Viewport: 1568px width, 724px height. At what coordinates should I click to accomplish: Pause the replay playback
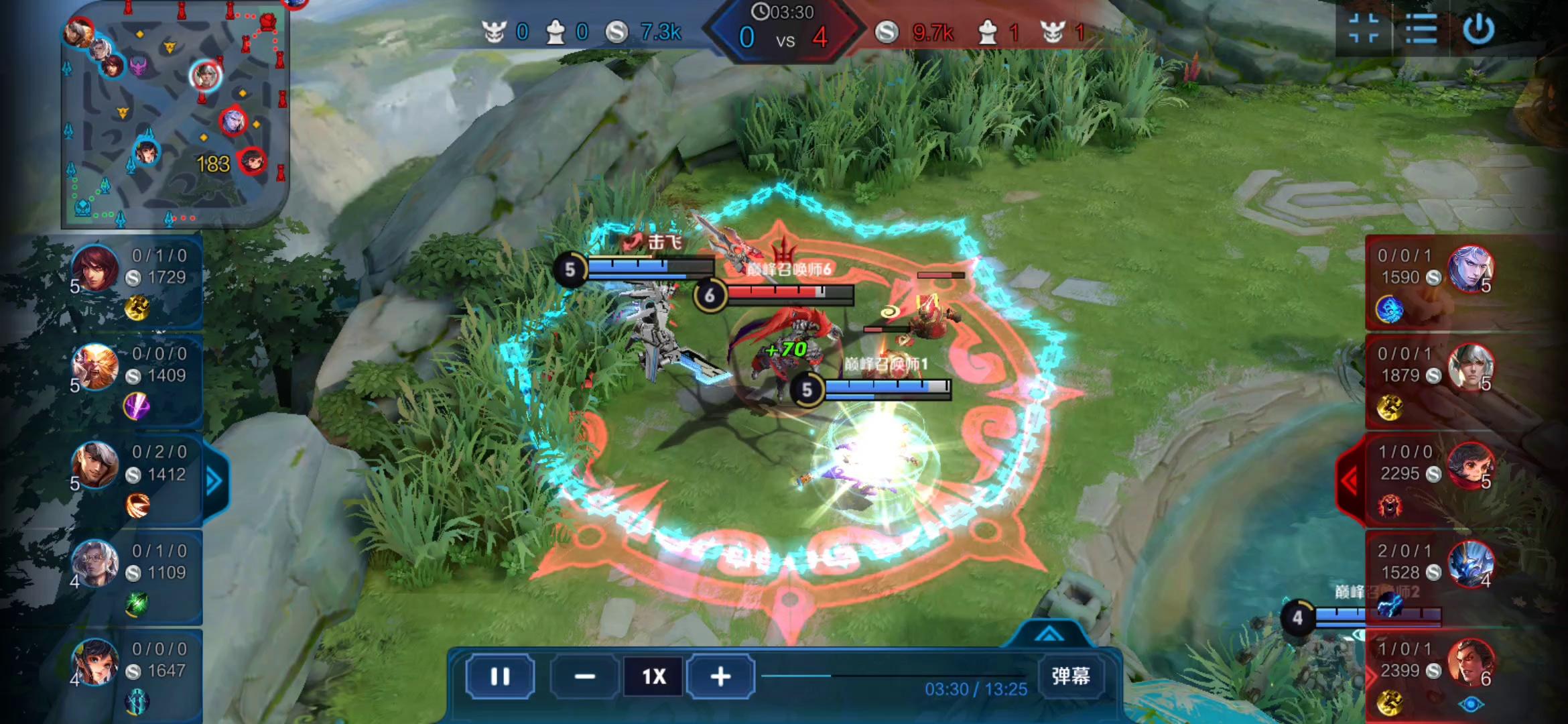coord(500,676)
